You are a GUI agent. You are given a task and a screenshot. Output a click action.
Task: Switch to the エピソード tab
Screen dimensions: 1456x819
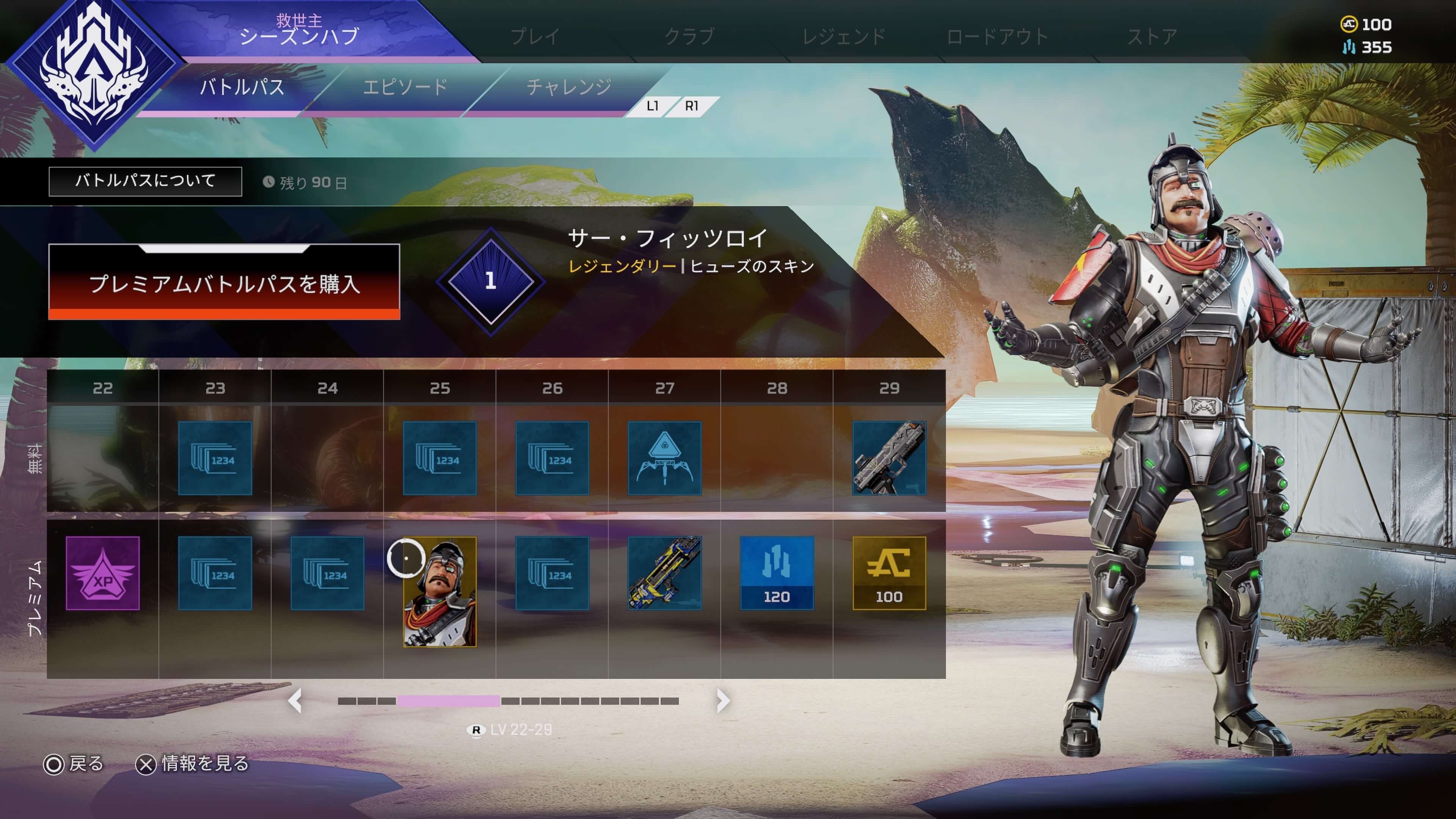pyautogui.click(x=405, y=88)
